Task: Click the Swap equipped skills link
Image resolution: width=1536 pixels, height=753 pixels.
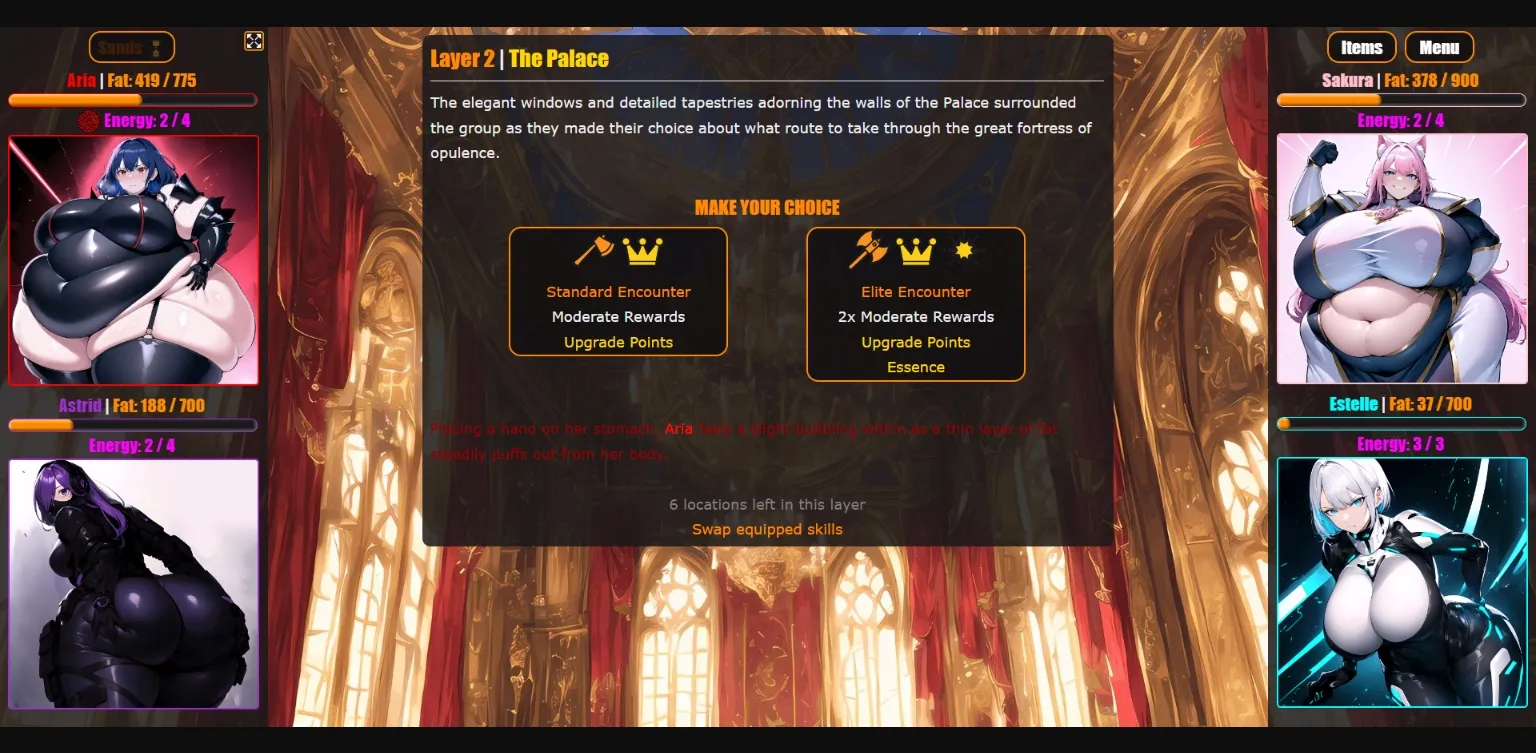Action: click(766, 529)
